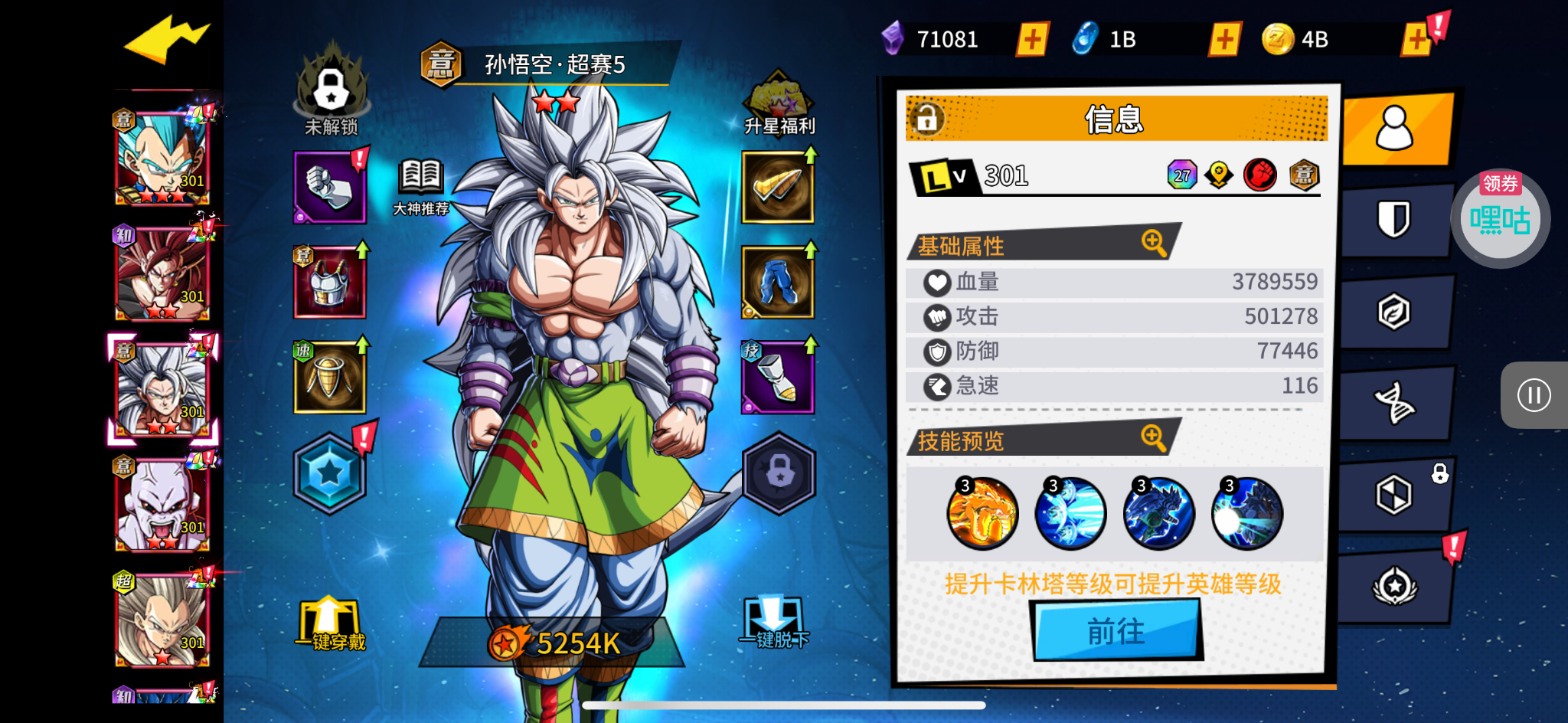
Task: Tap 一键穿戴 to equip all gear
Action: 330,623
